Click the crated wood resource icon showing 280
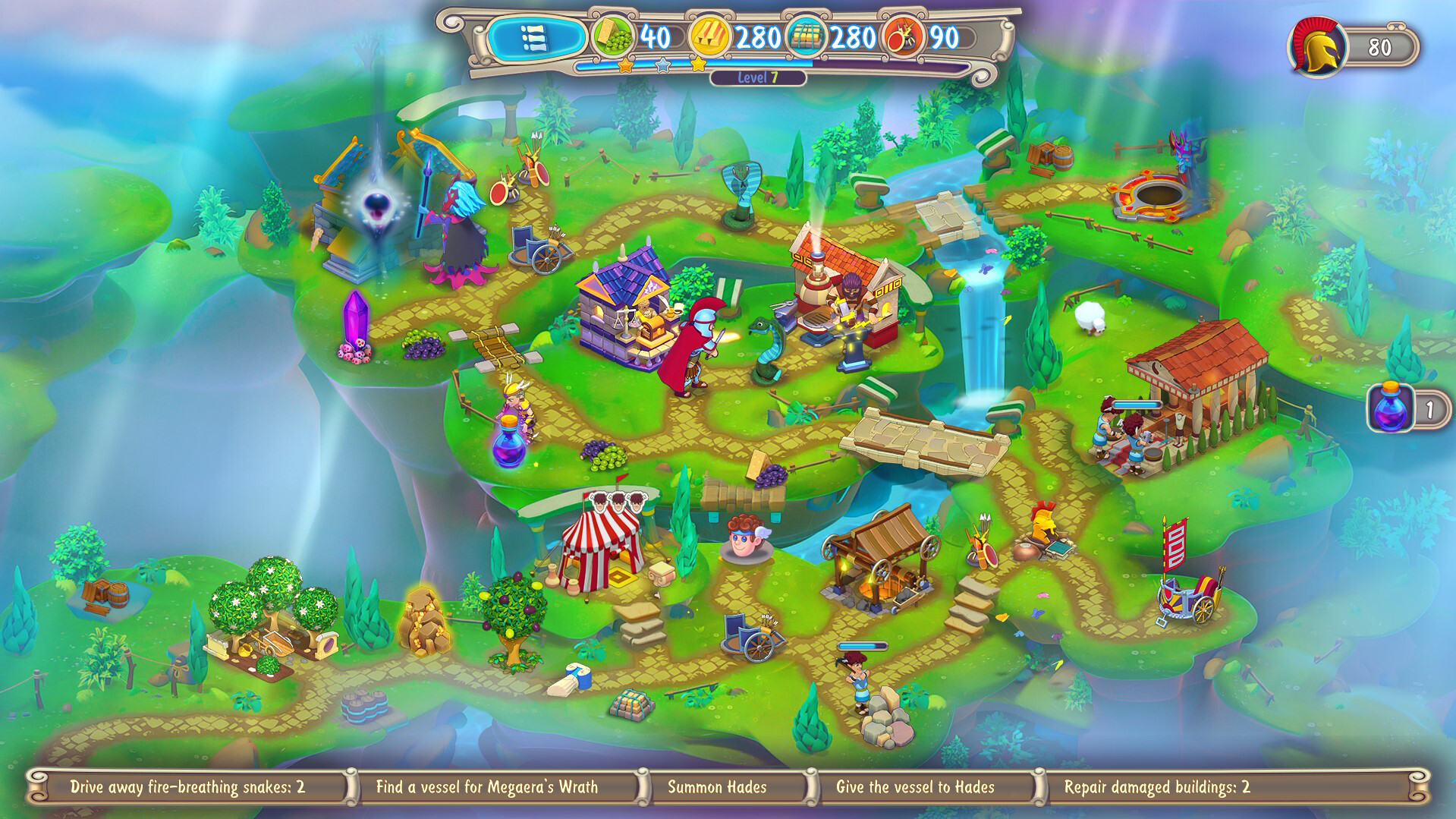Screen dimensions: 1456x819 pyautogui.click(x=807, y=34)
